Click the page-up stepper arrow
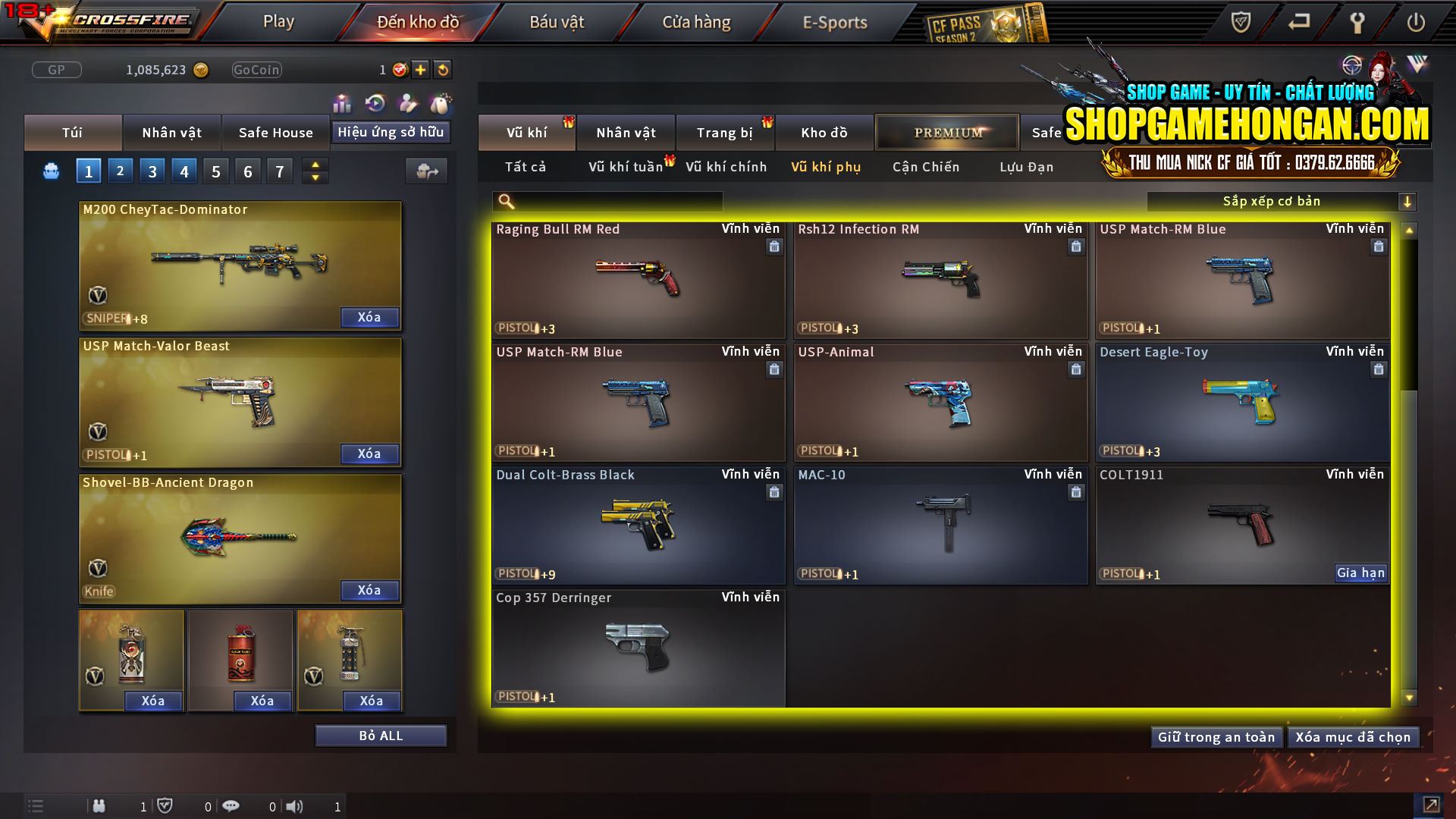The width and height of the screenshot is (1456, 819). (x=315, y=165)
